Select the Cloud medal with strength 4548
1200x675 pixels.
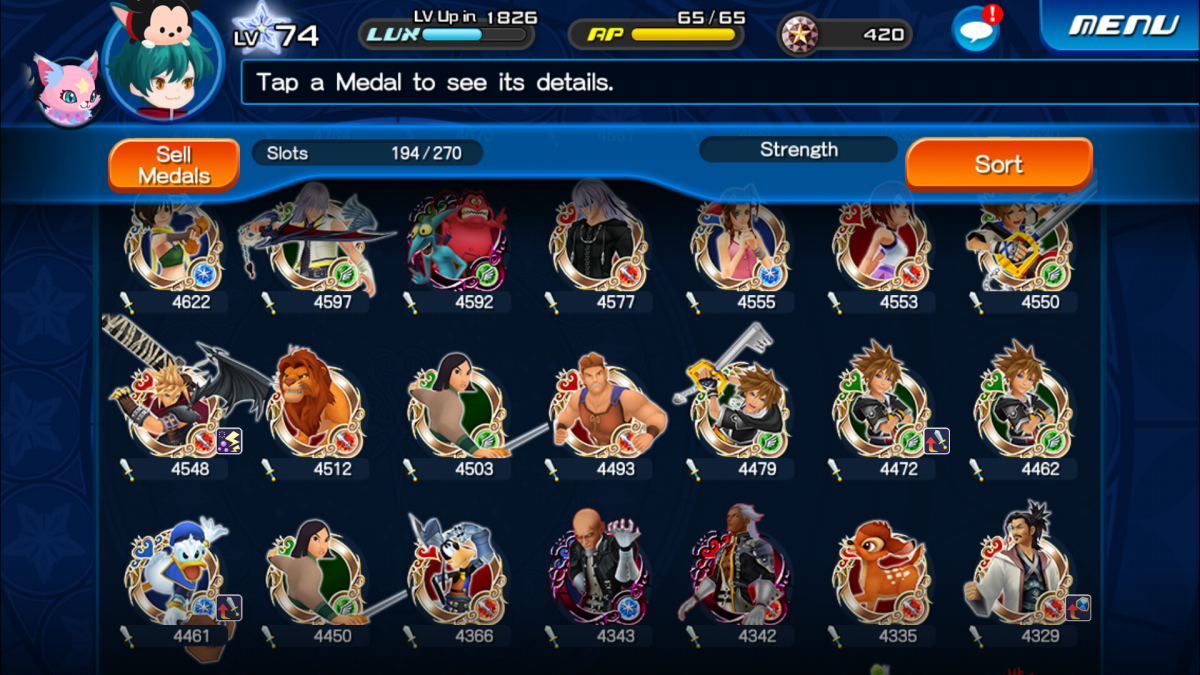(x=173, y=410)
